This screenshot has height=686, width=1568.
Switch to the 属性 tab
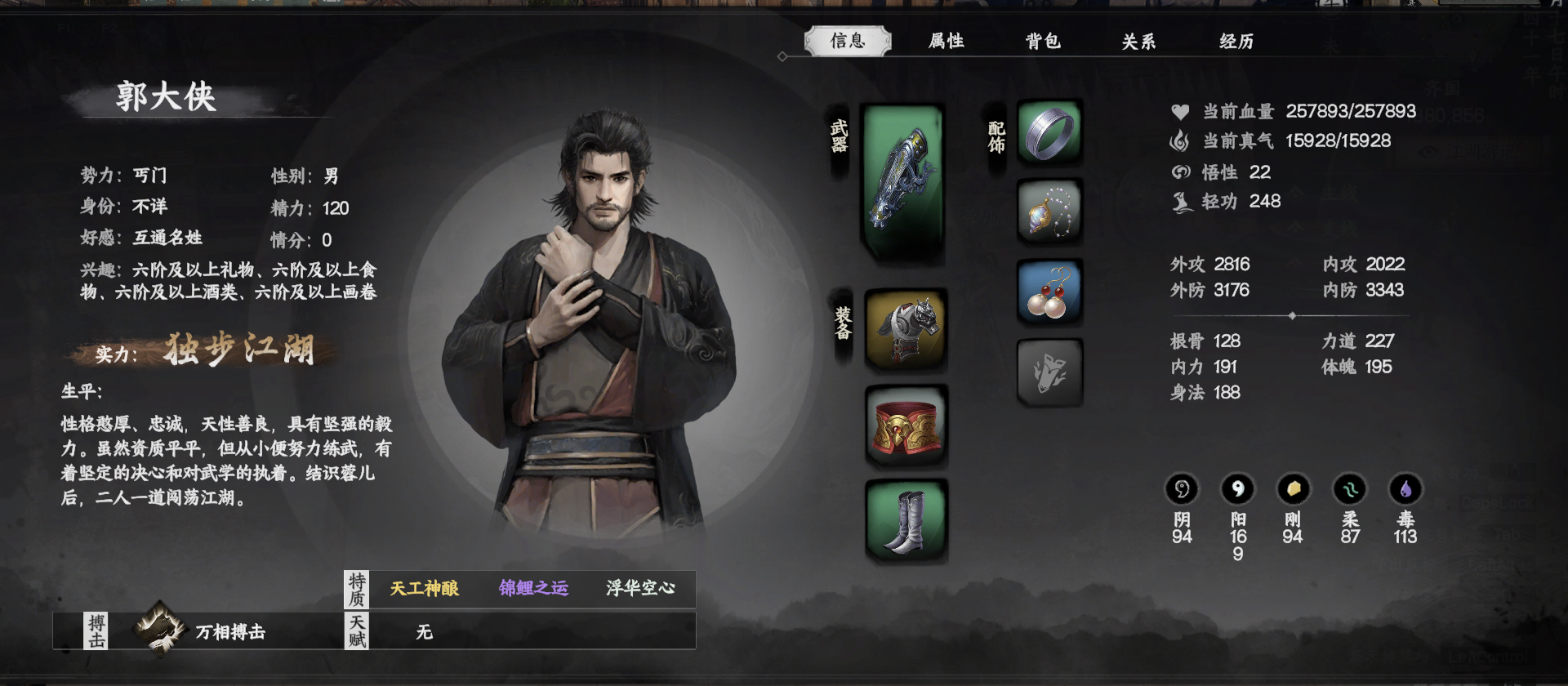tap(947, 40)
